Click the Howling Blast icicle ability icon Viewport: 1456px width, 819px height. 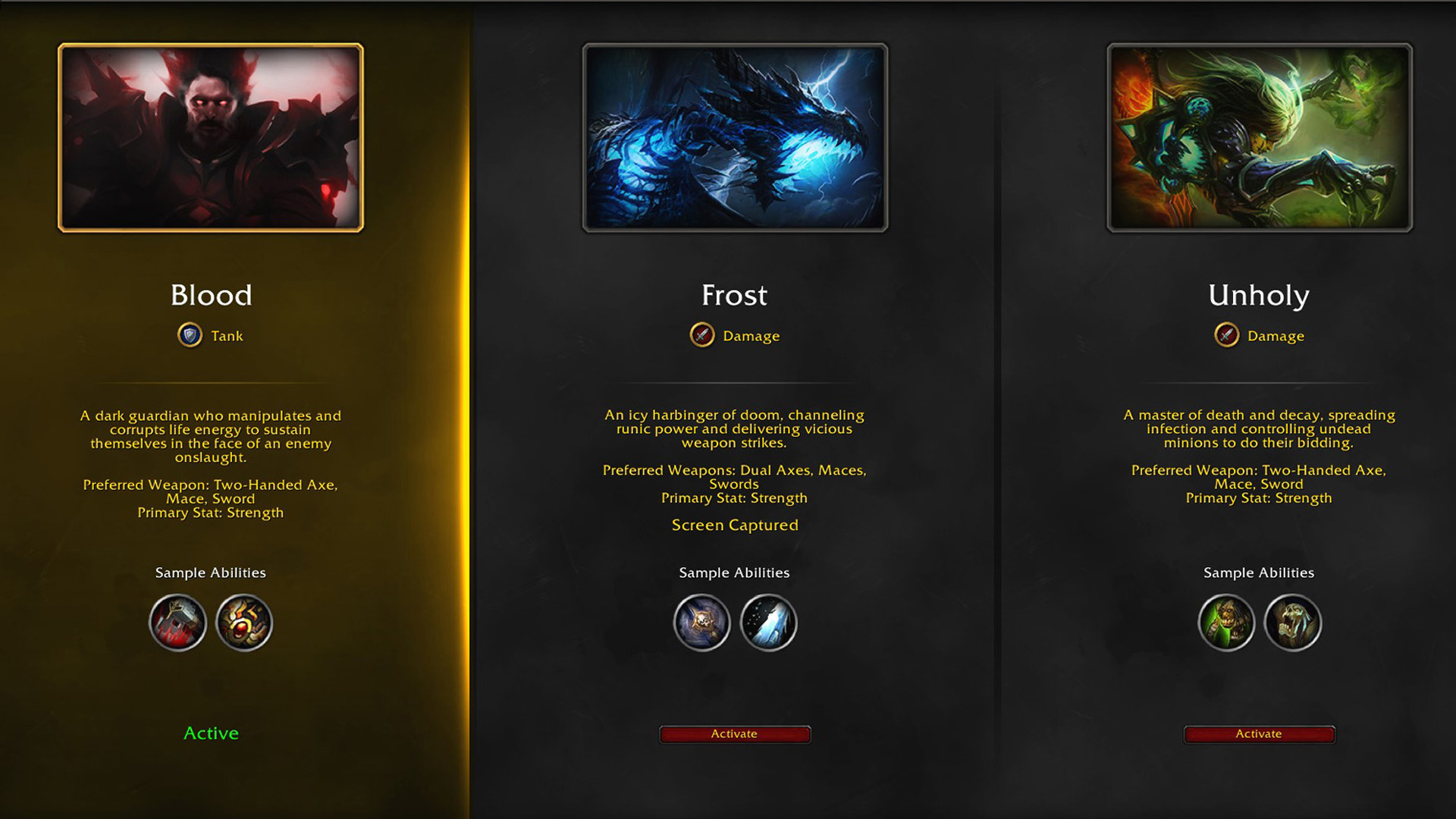(768, 623)
